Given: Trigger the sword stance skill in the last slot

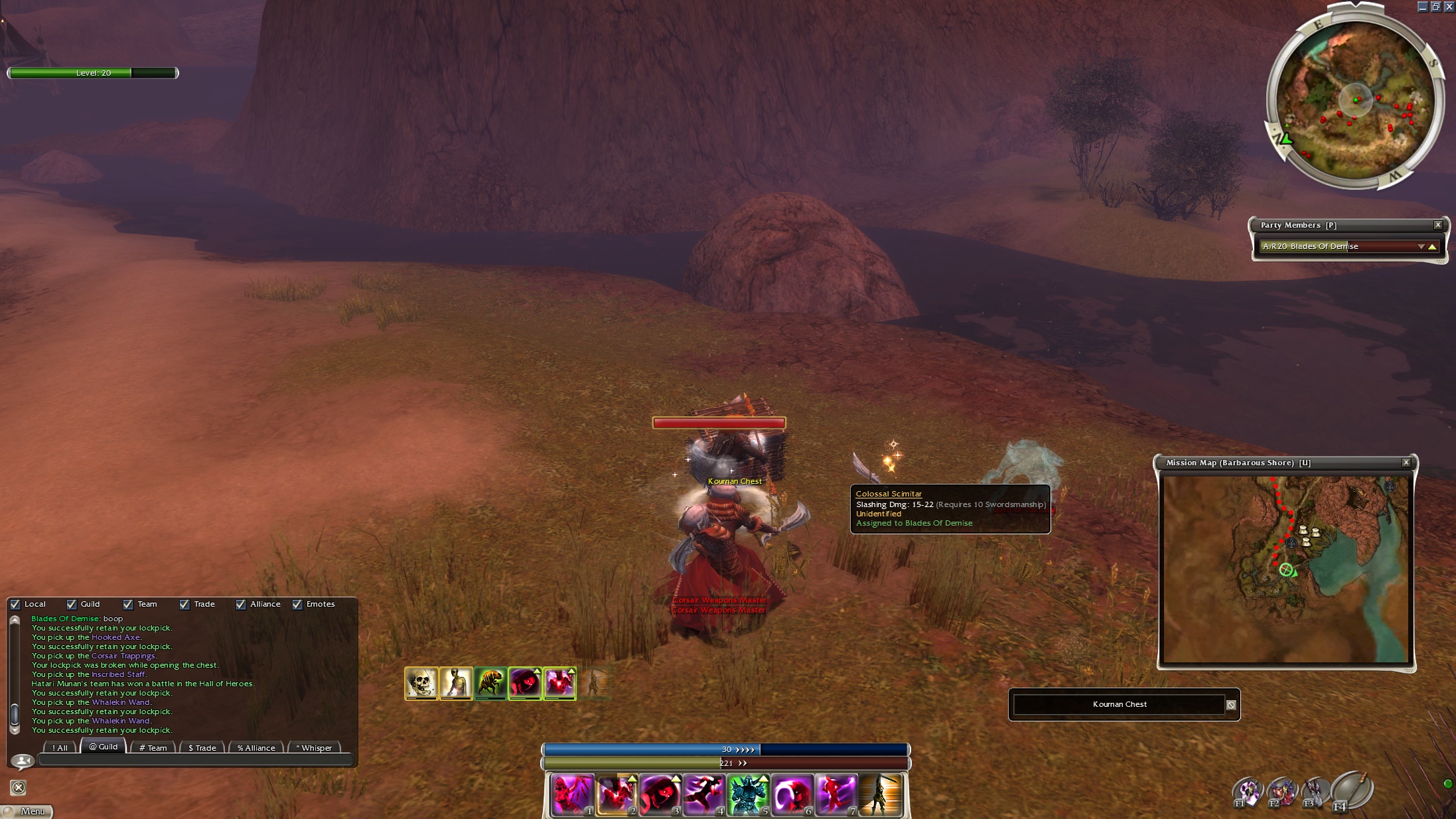Looking at the screenshot, I should pyautogui.click(x=879, y=794).
